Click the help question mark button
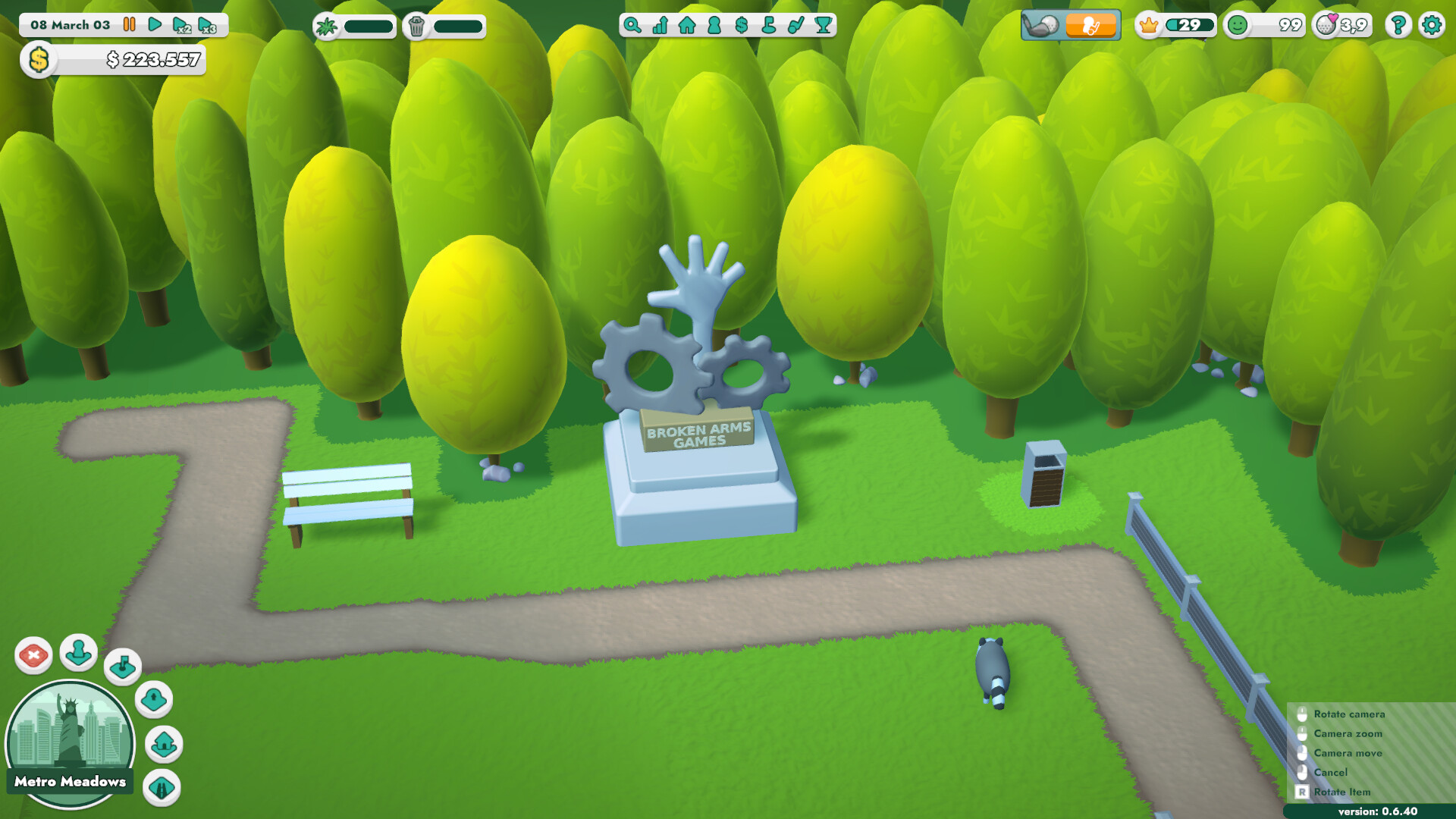The image size is (1456, 819). (1398, 25)
